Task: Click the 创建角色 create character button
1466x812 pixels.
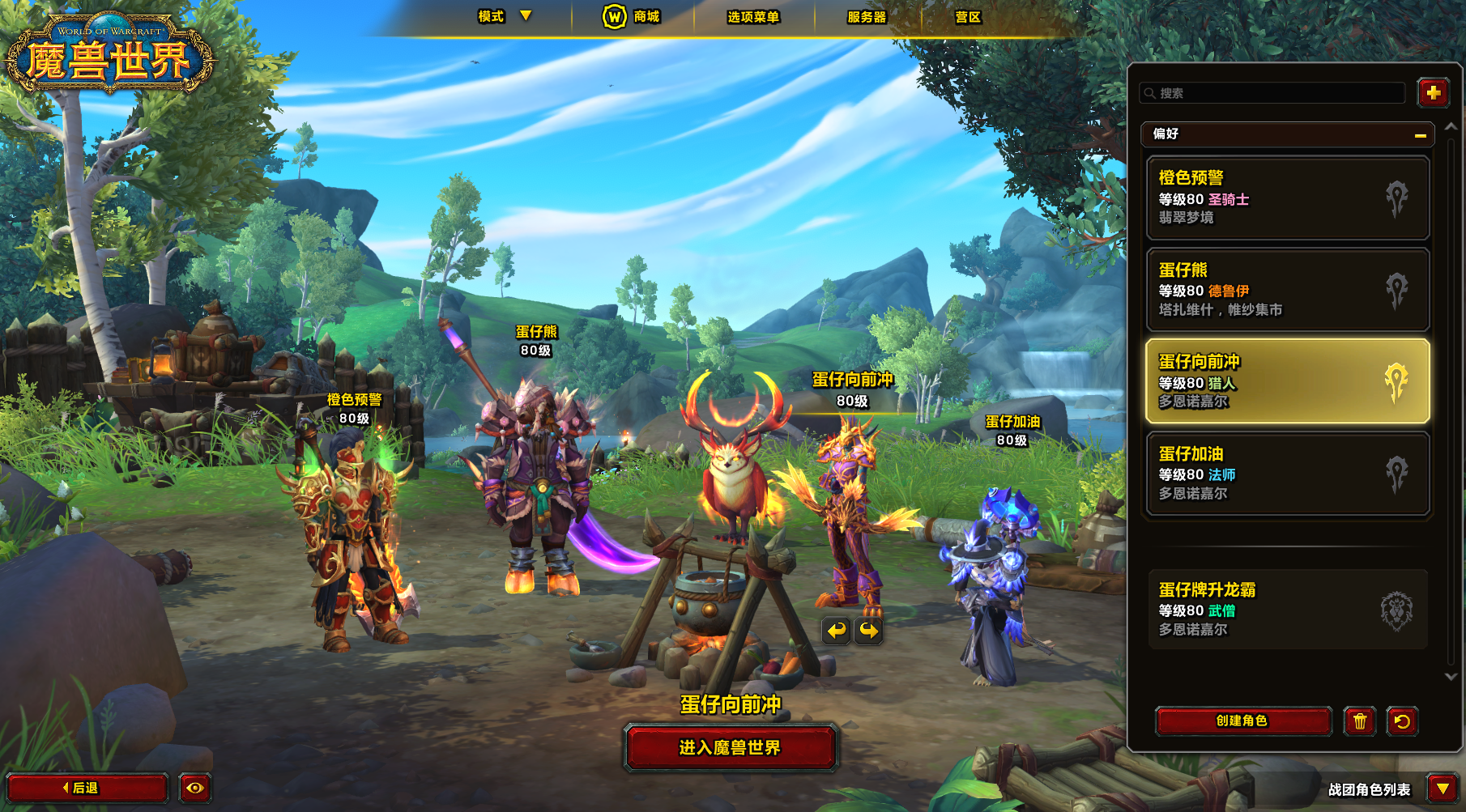Action: 1242,721
